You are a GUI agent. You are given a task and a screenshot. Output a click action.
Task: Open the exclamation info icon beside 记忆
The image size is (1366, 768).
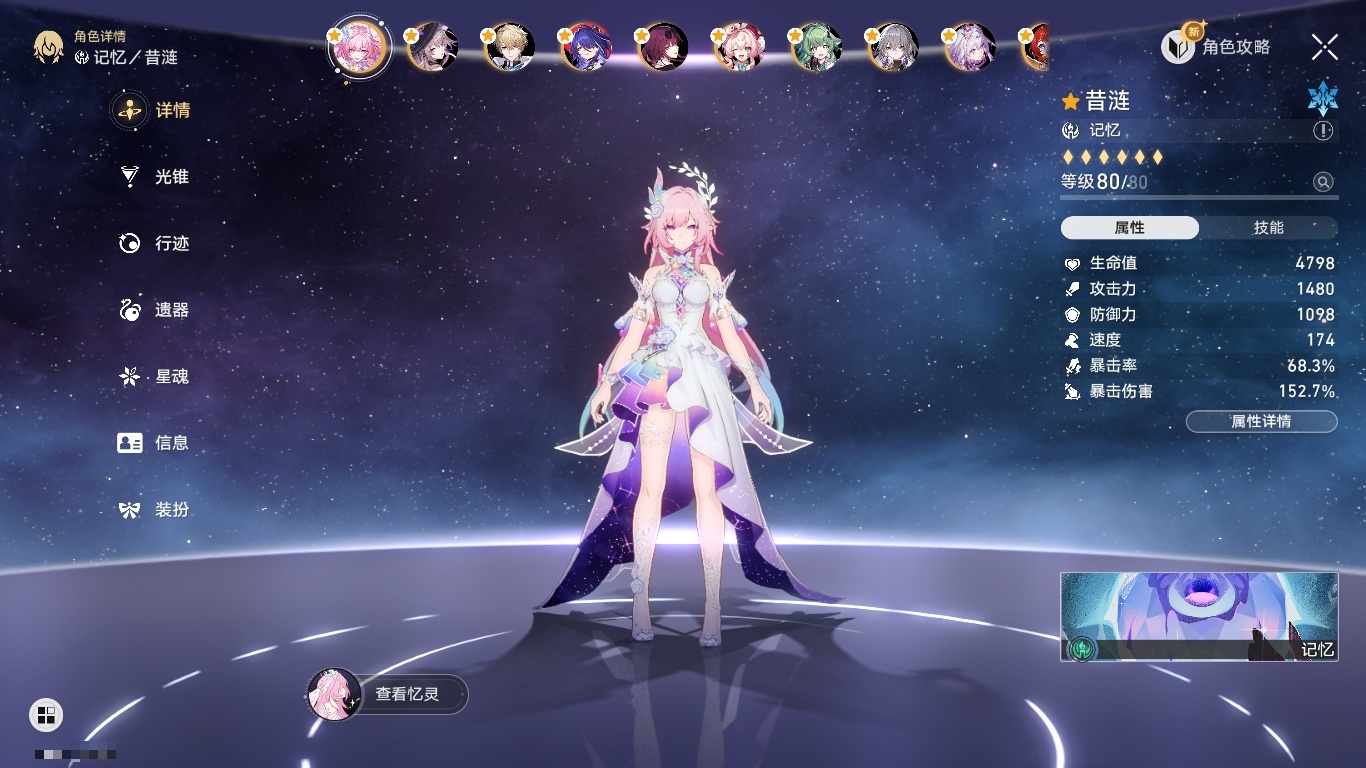coord(1323,131)
